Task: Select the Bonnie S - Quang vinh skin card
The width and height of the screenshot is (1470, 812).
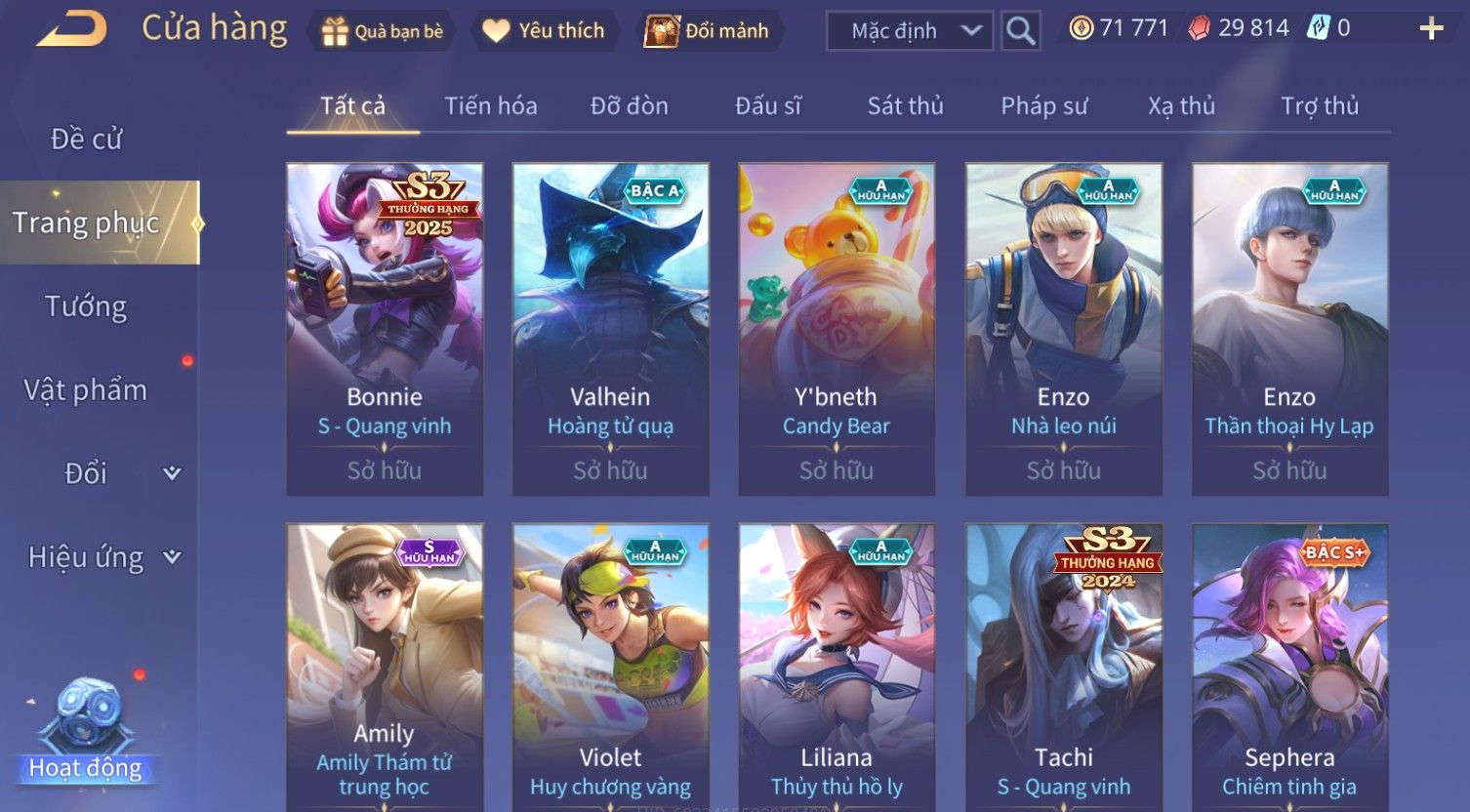Action: click(385, 329)
